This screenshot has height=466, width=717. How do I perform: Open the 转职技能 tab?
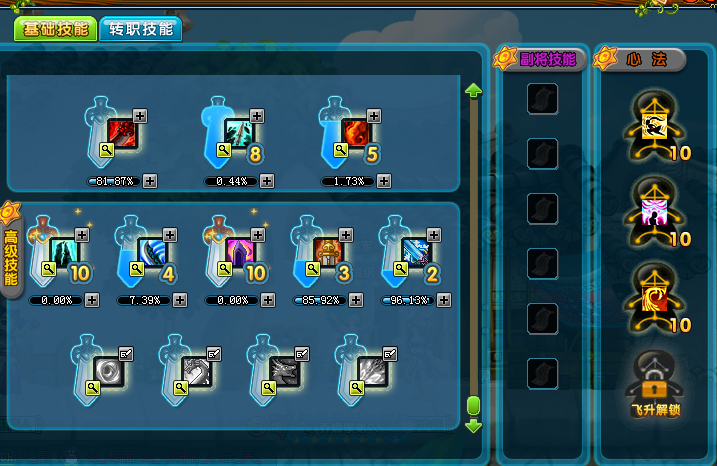(141, 28)
